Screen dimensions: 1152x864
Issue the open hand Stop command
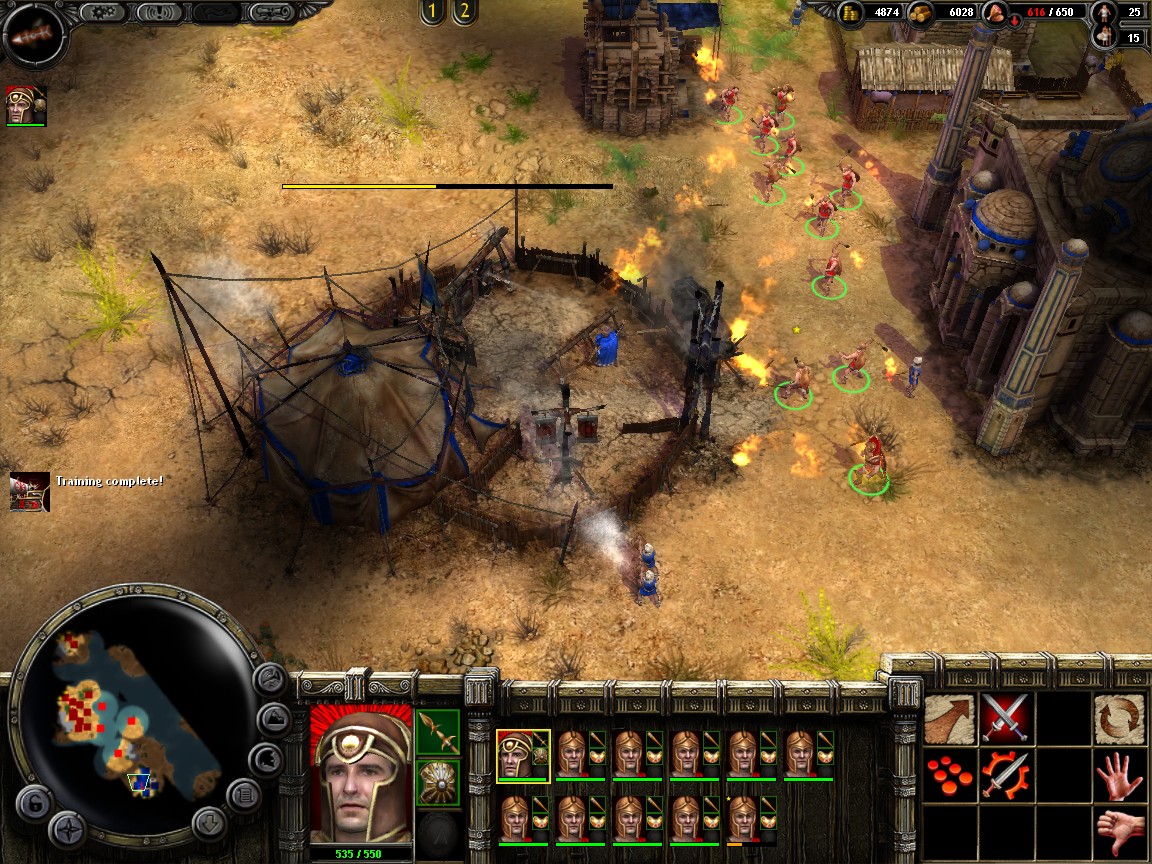pos(1119,775)
